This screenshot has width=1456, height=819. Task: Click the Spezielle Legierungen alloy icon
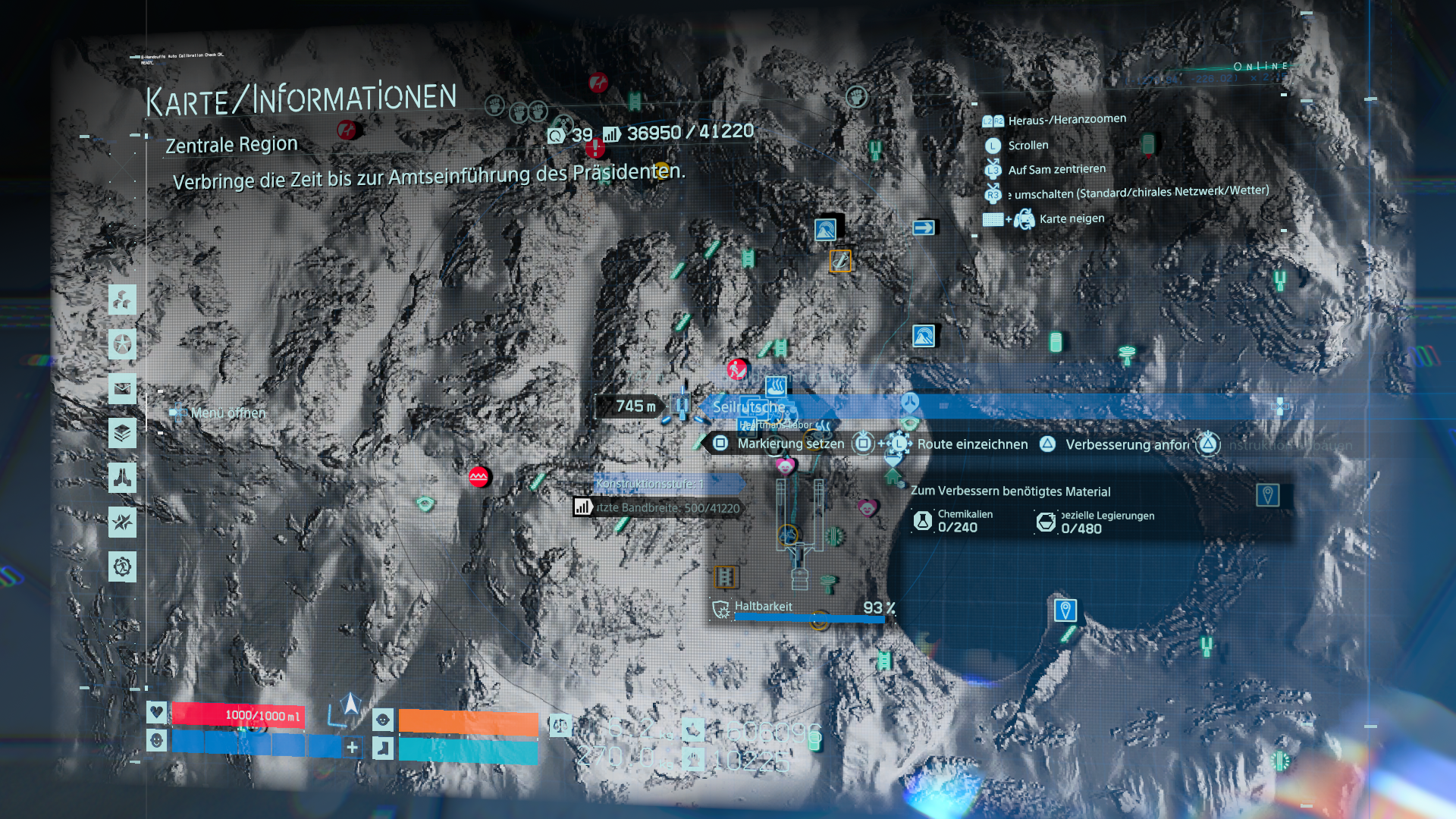(x=1047, y=521)
